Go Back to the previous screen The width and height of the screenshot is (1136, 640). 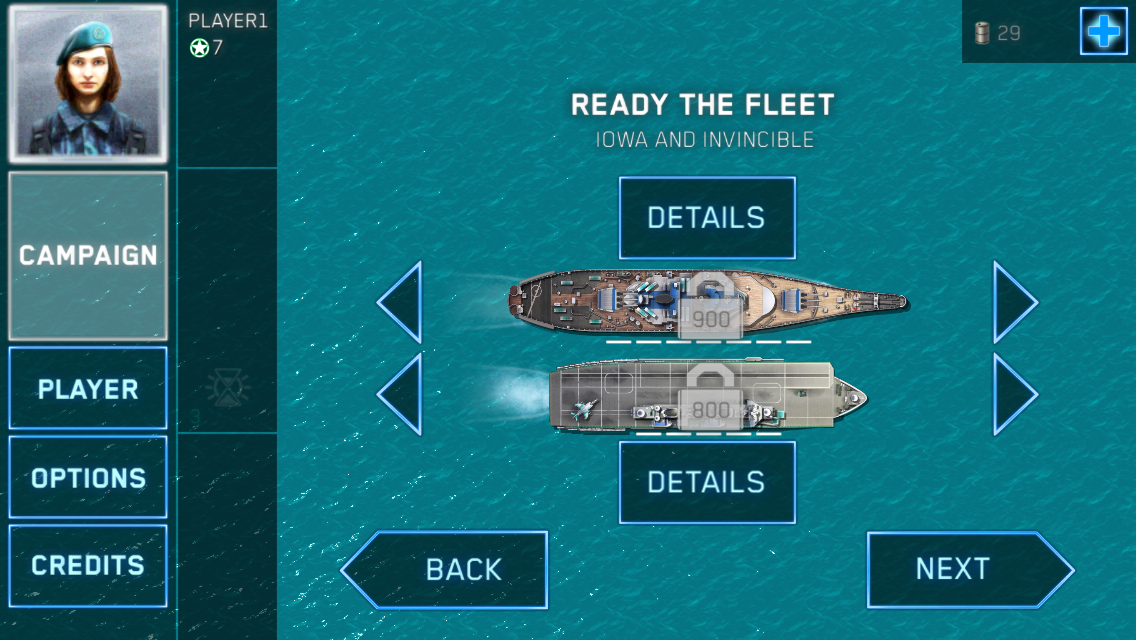point(447,569)
